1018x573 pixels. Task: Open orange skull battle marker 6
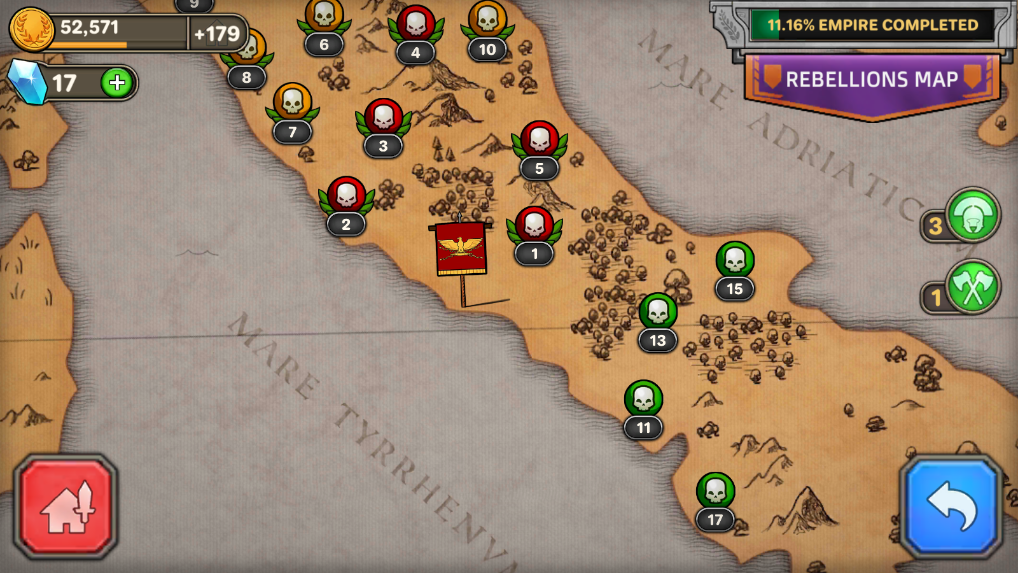click(x=323, y=17)
